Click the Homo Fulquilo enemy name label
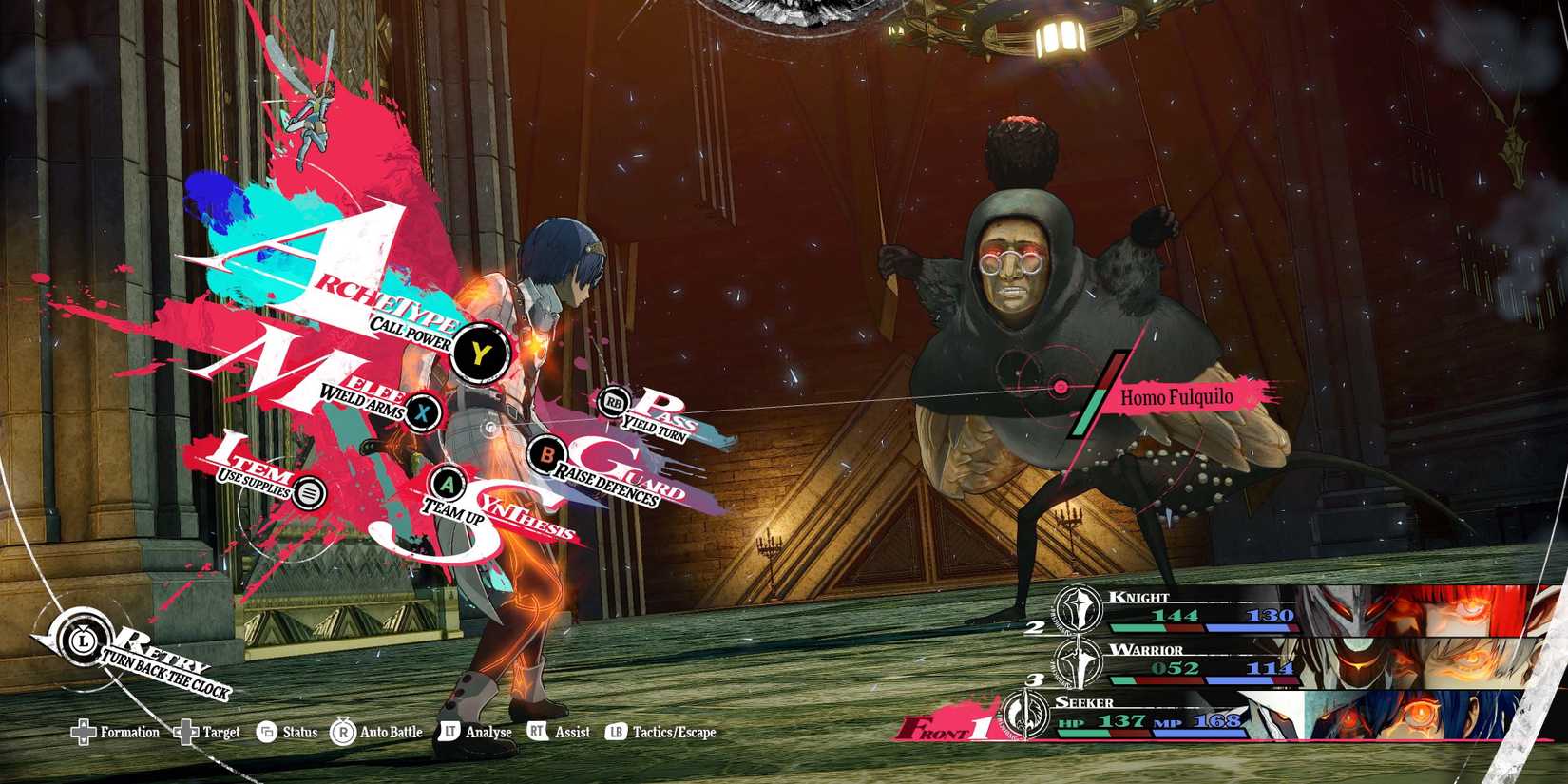Viewport: 1568px width, 784px height. (1178, 397)
